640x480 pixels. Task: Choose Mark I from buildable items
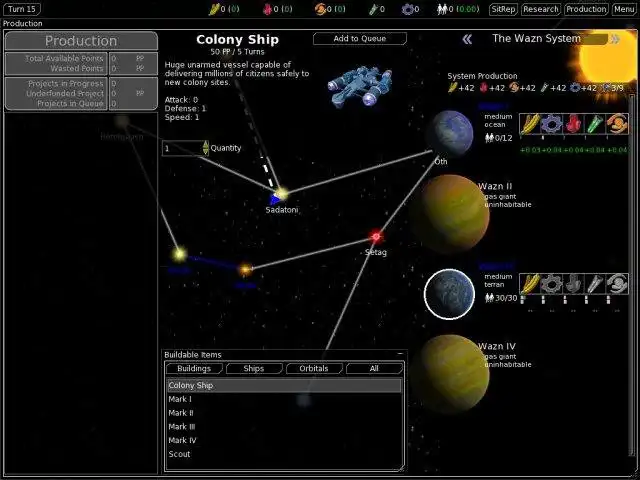[x=284, y=399]
